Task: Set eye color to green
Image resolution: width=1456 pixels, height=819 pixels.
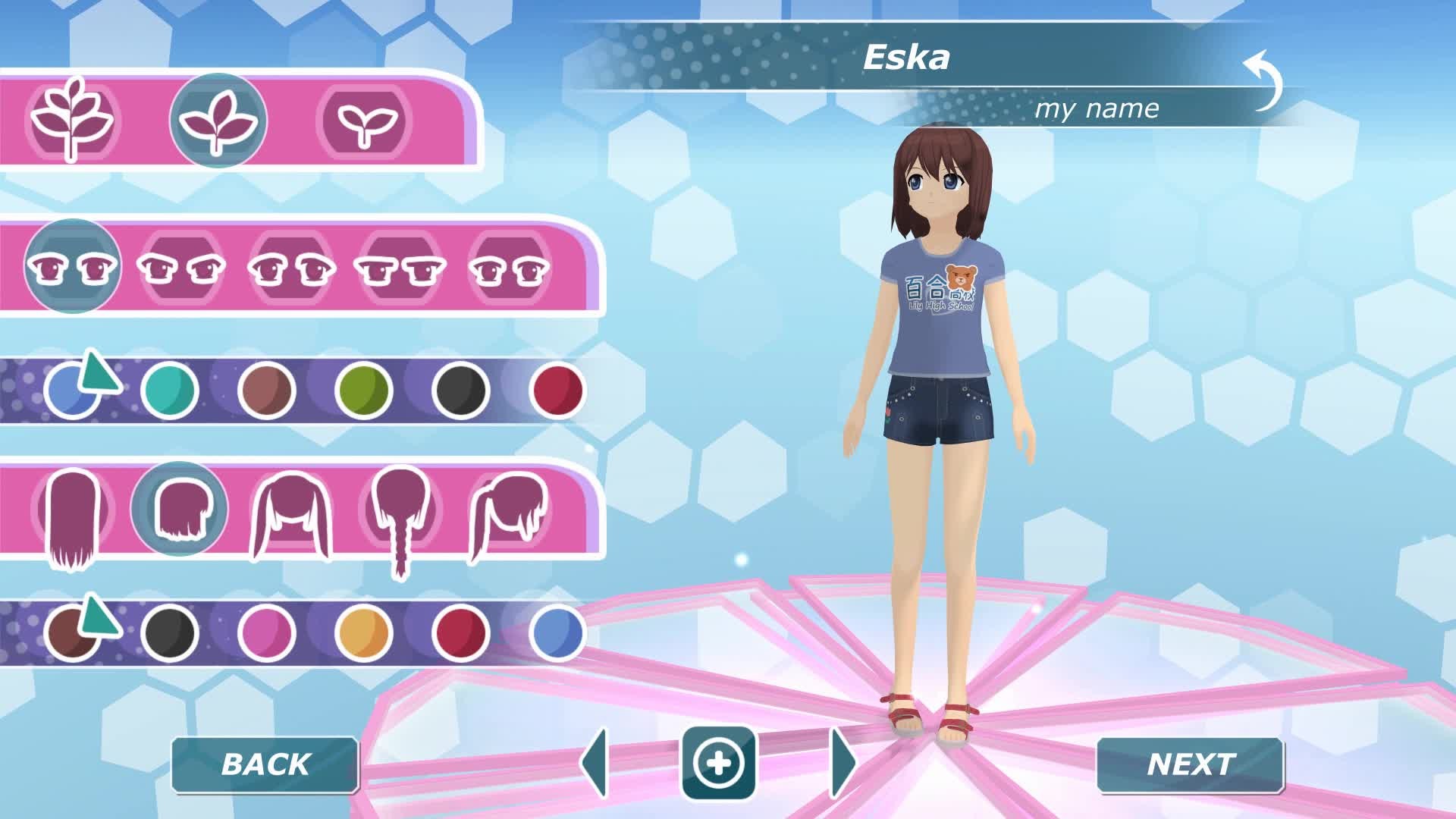Action: tap(363, 390)
